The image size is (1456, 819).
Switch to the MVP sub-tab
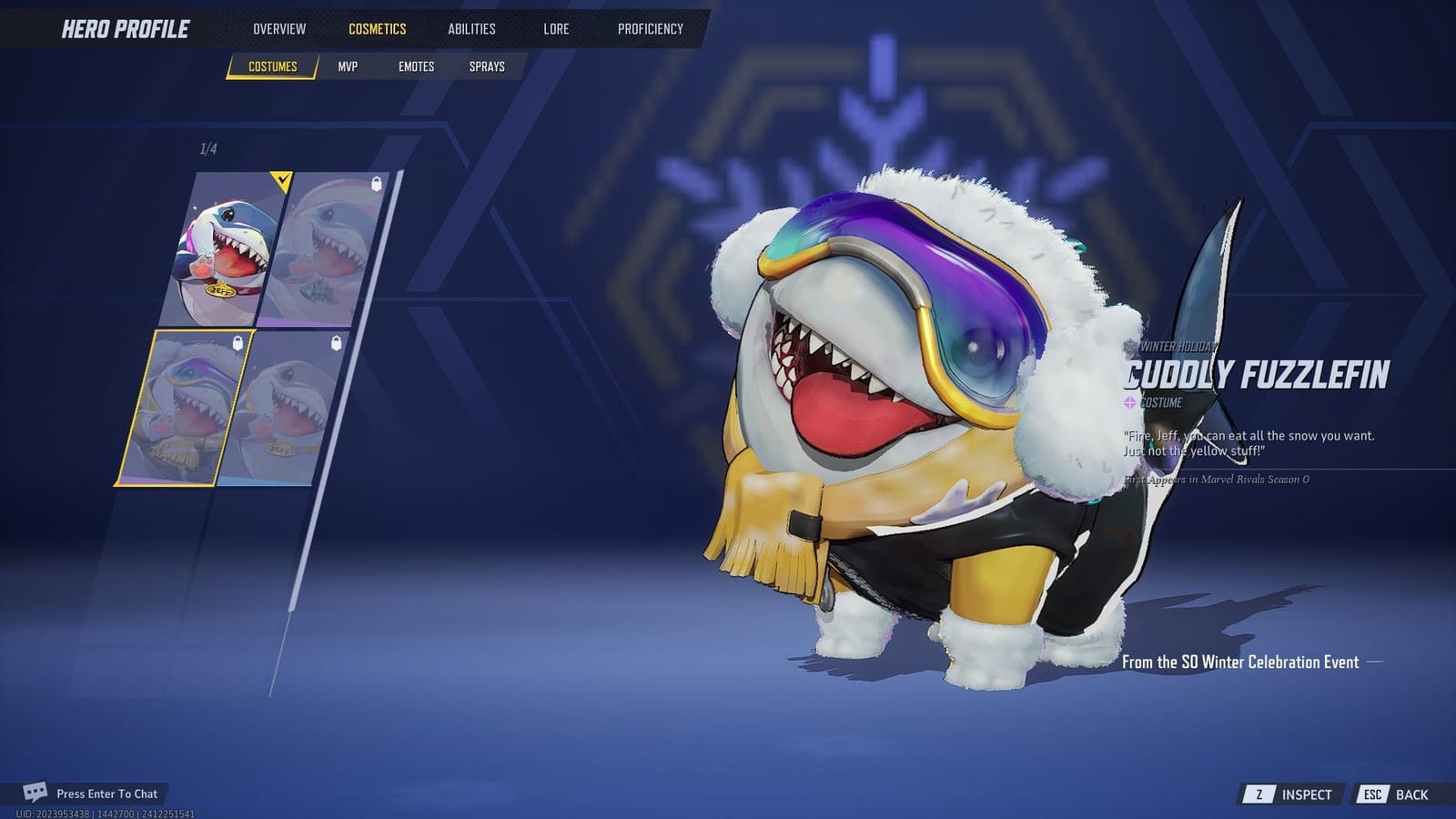click(x=349, y=66)
